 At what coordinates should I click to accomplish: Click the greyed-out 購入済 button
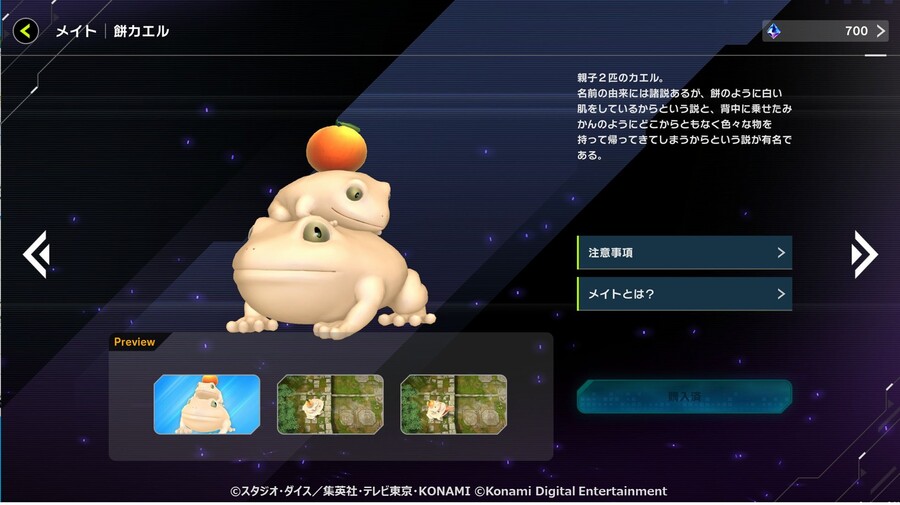[684, 397]
